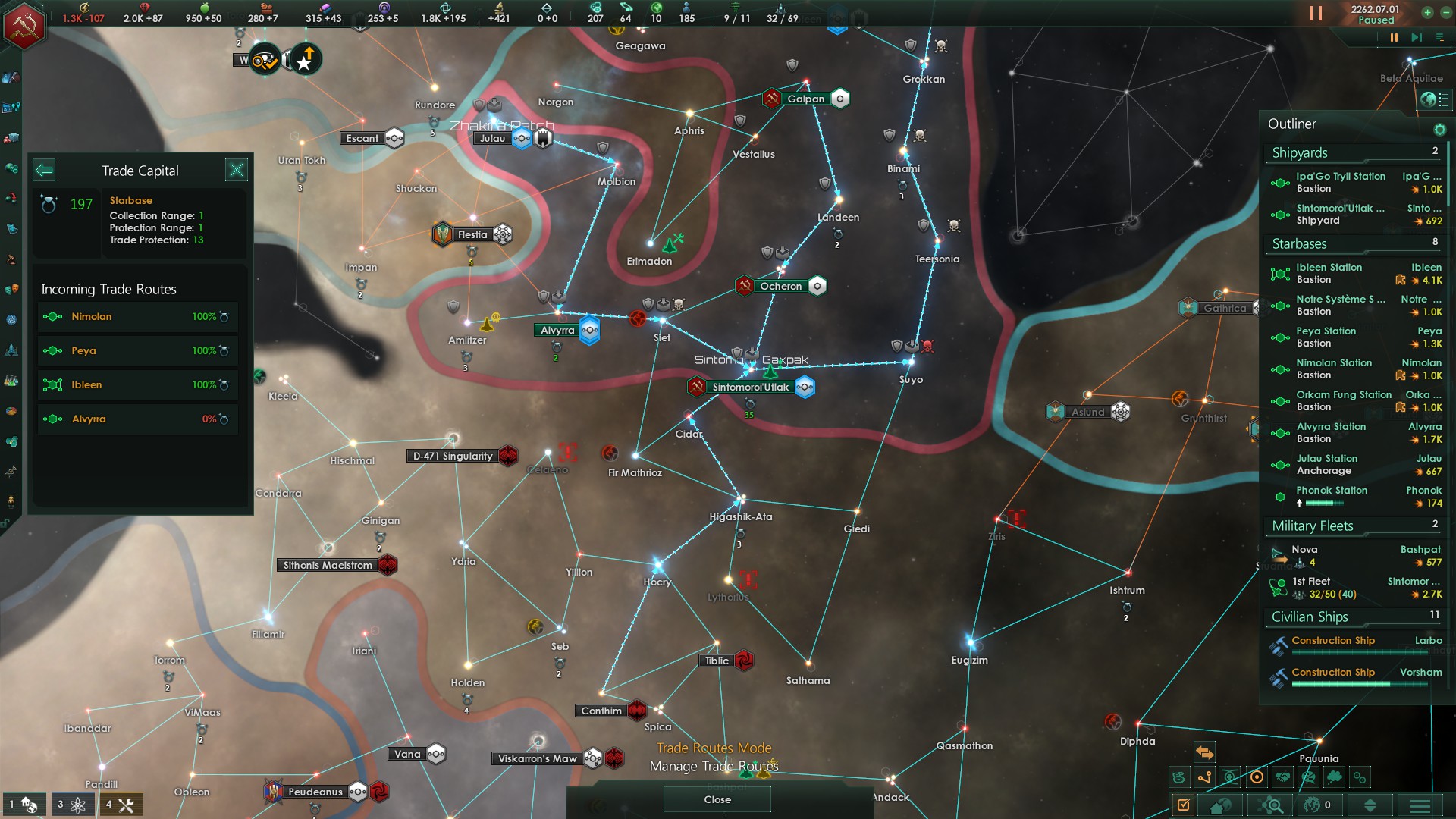
Task: Select the trade routes map mode icon
Action: pos(1203,777)
